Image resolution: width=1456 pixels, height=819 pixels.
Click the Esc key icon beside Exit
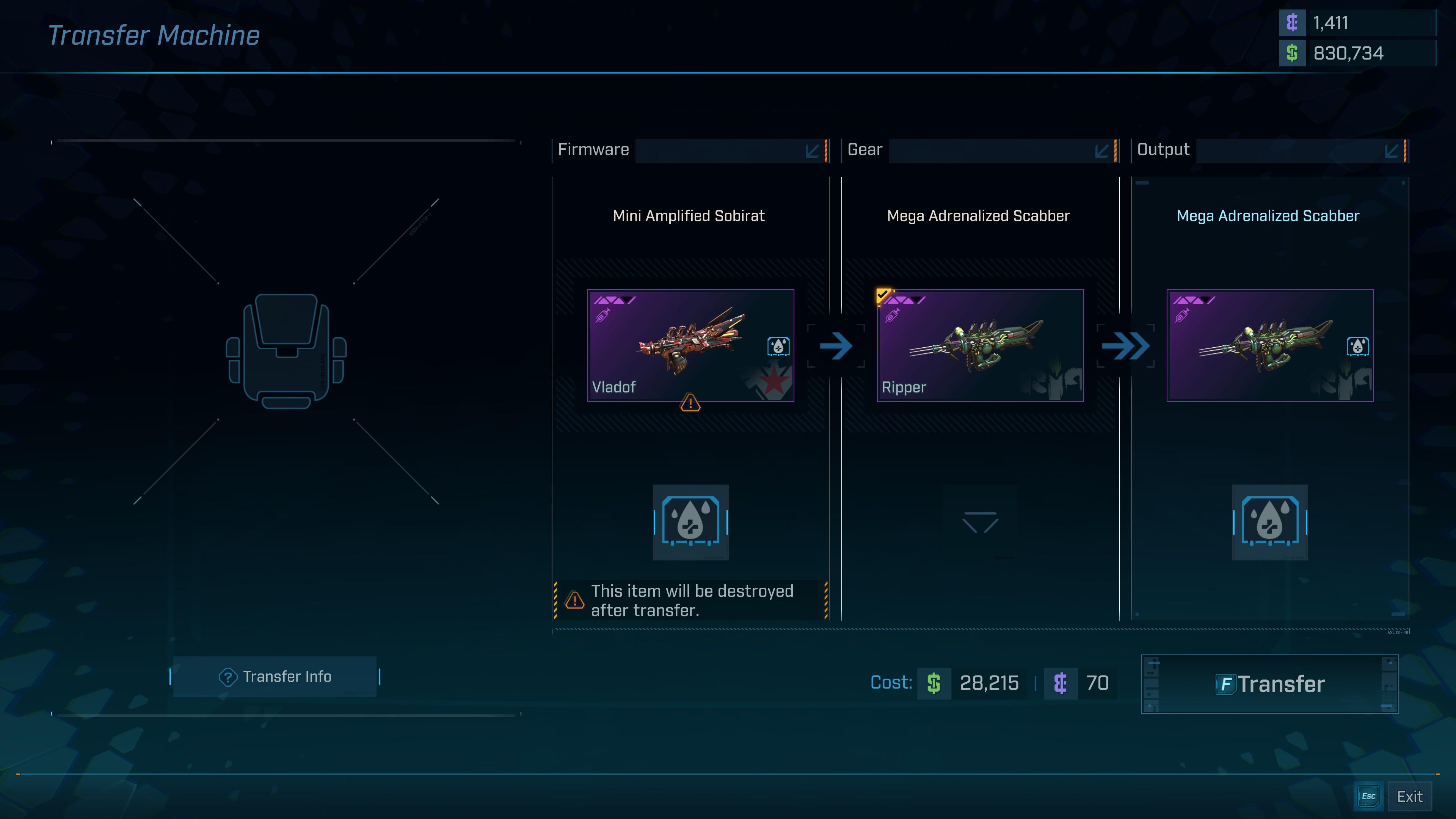(1368, 796)
